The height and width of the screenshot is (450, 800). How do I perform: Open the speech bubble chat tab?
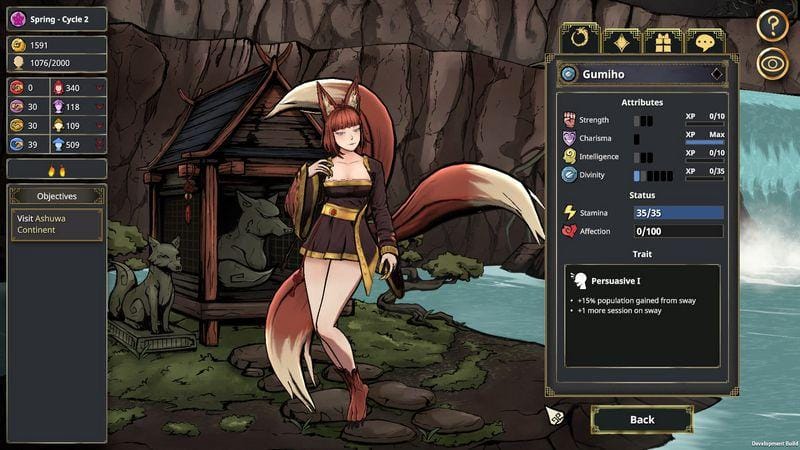(705, 41)
